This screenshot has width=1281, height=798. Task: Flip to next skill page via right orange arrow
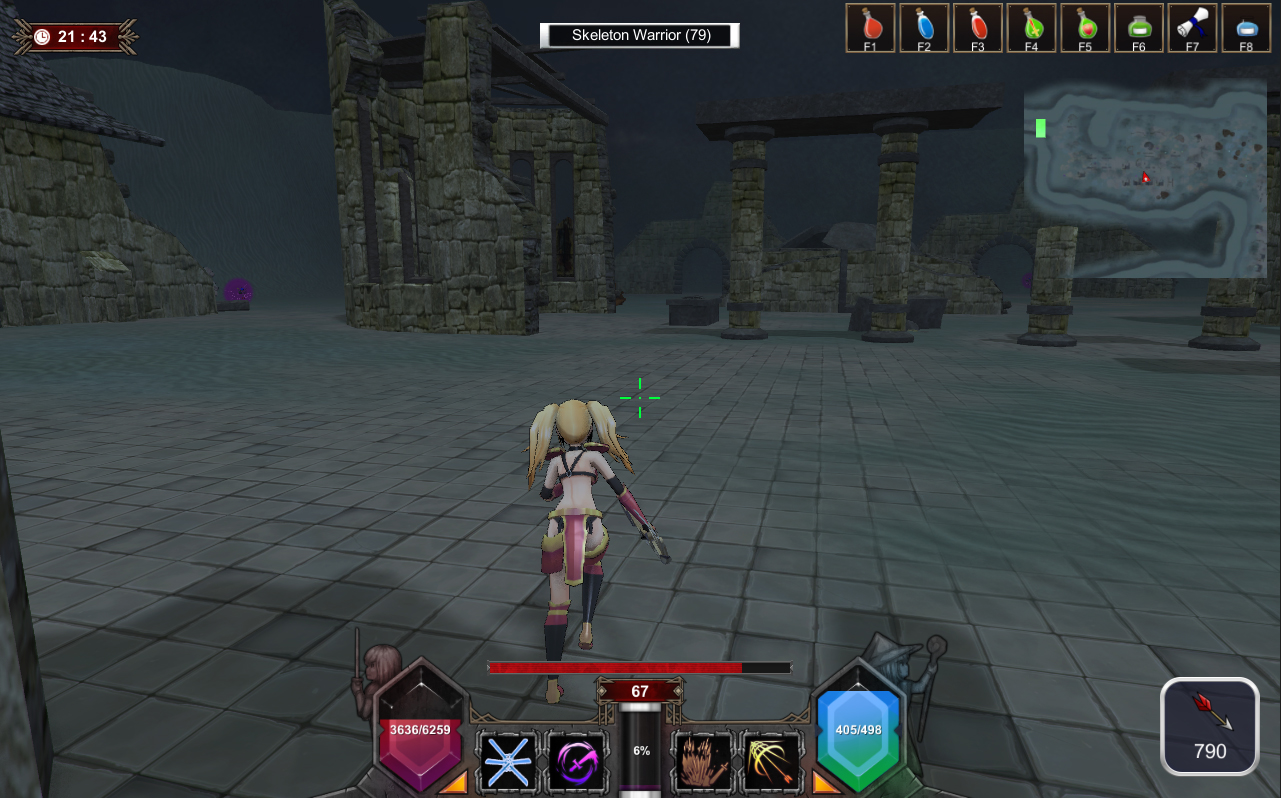click(x=822, y=787)
